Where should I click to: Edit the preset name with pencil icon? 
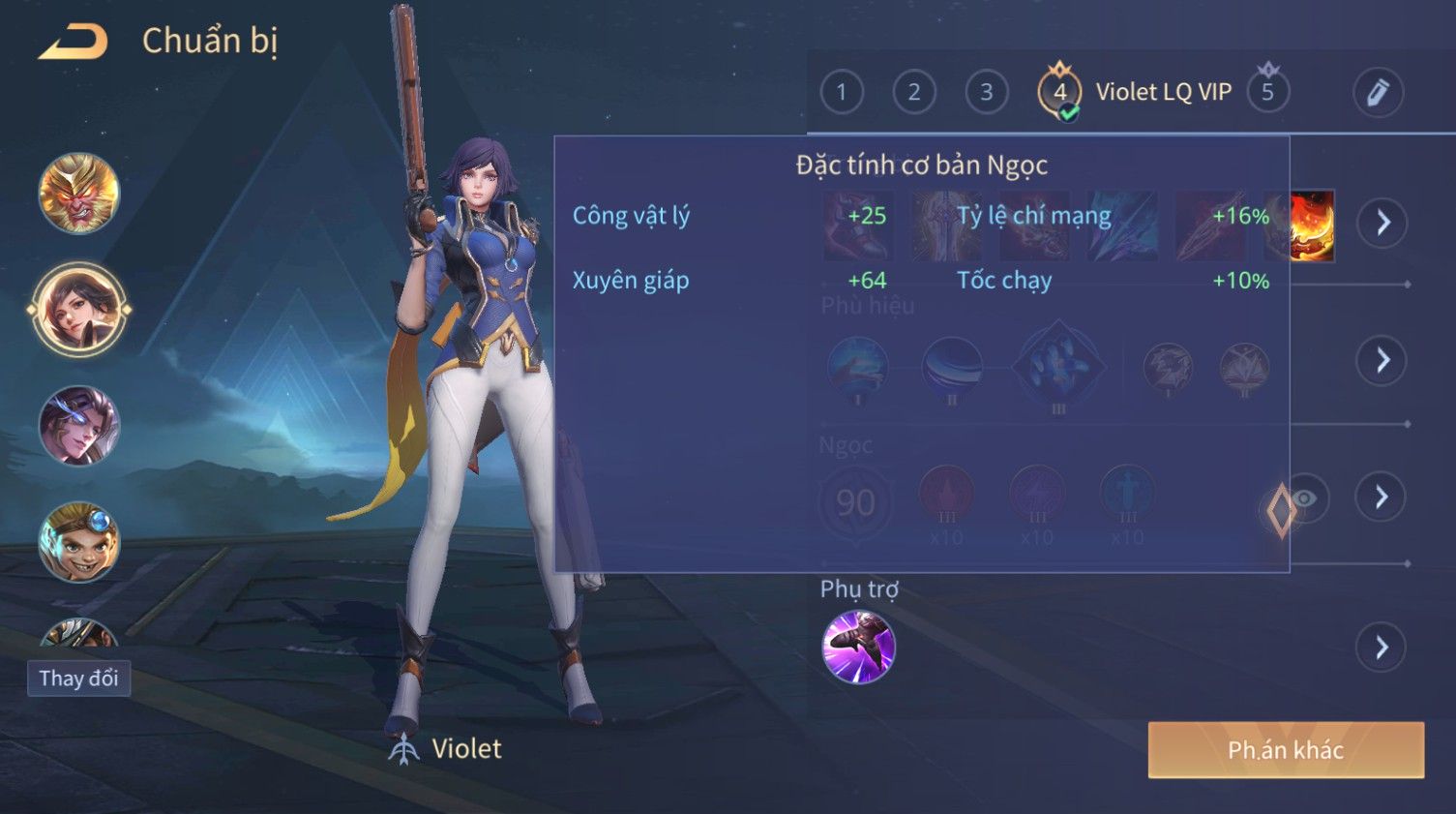click(x=1378, y=93)
